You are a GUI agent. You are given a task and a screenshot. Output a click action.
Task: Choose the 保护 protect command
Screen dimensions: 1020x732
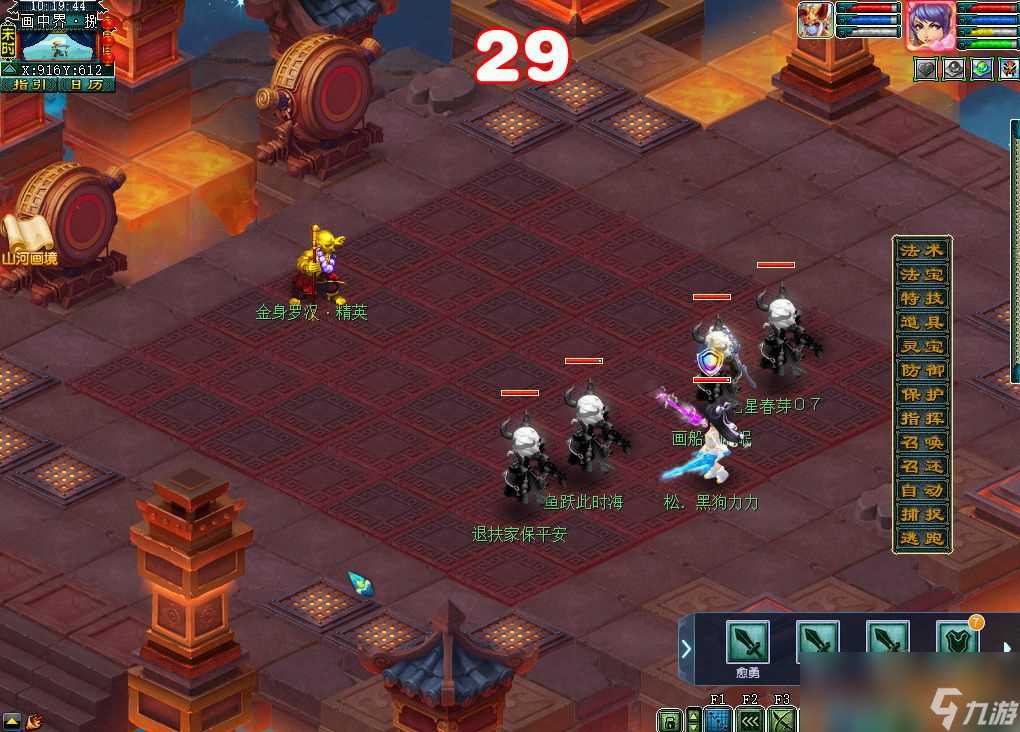(921, 394)
